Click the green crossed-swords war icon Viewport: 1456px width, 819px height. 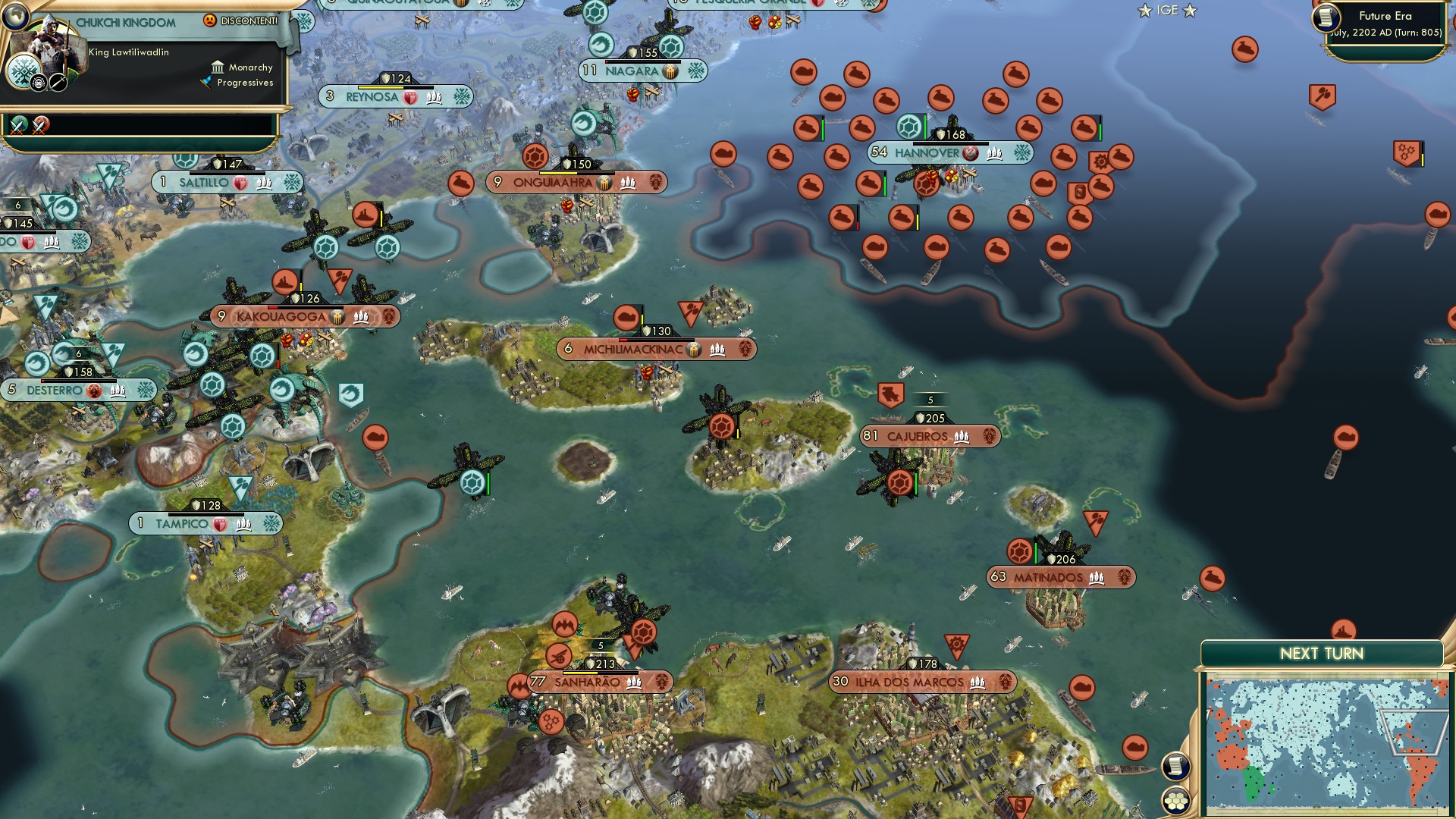coord(19,124)
